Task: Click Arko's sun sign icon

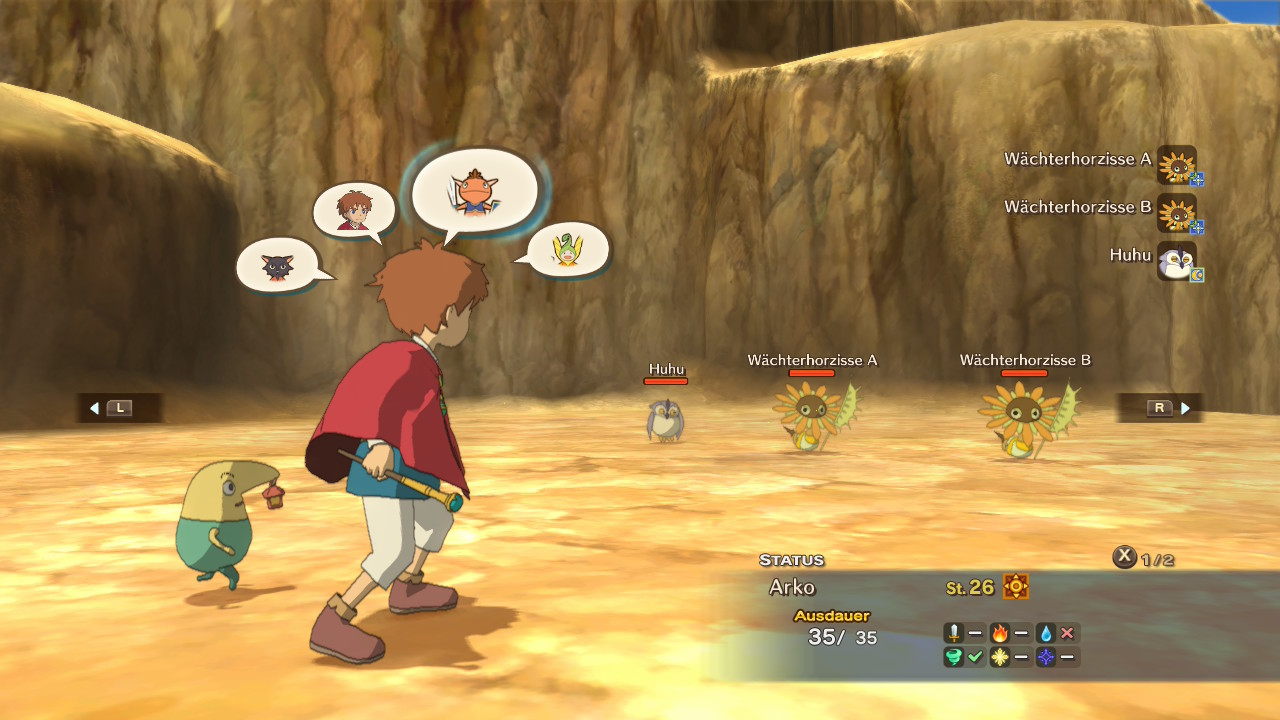Action: click(1016, 587)
